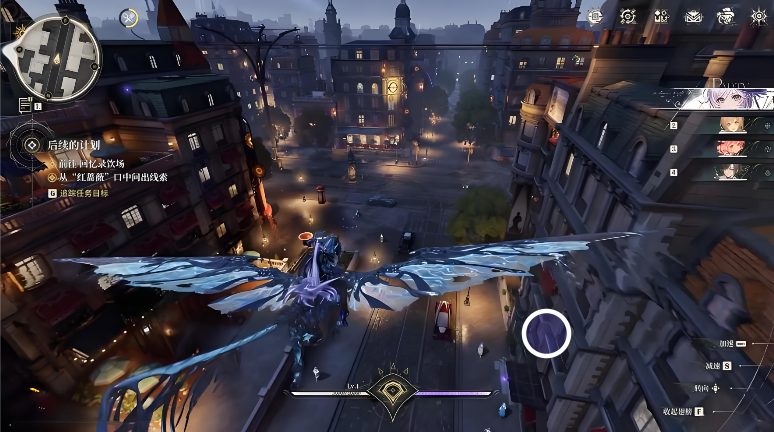Open the quest log icon below the minimap
Viewport: 774px width, 432px height.
pyautogui.click(x=25, y=105)
